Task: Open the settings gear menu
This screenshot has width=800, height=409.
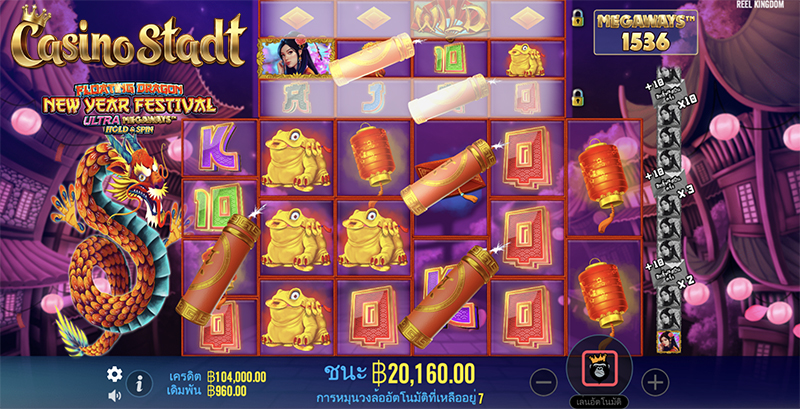Action: (x=114, y=374)
